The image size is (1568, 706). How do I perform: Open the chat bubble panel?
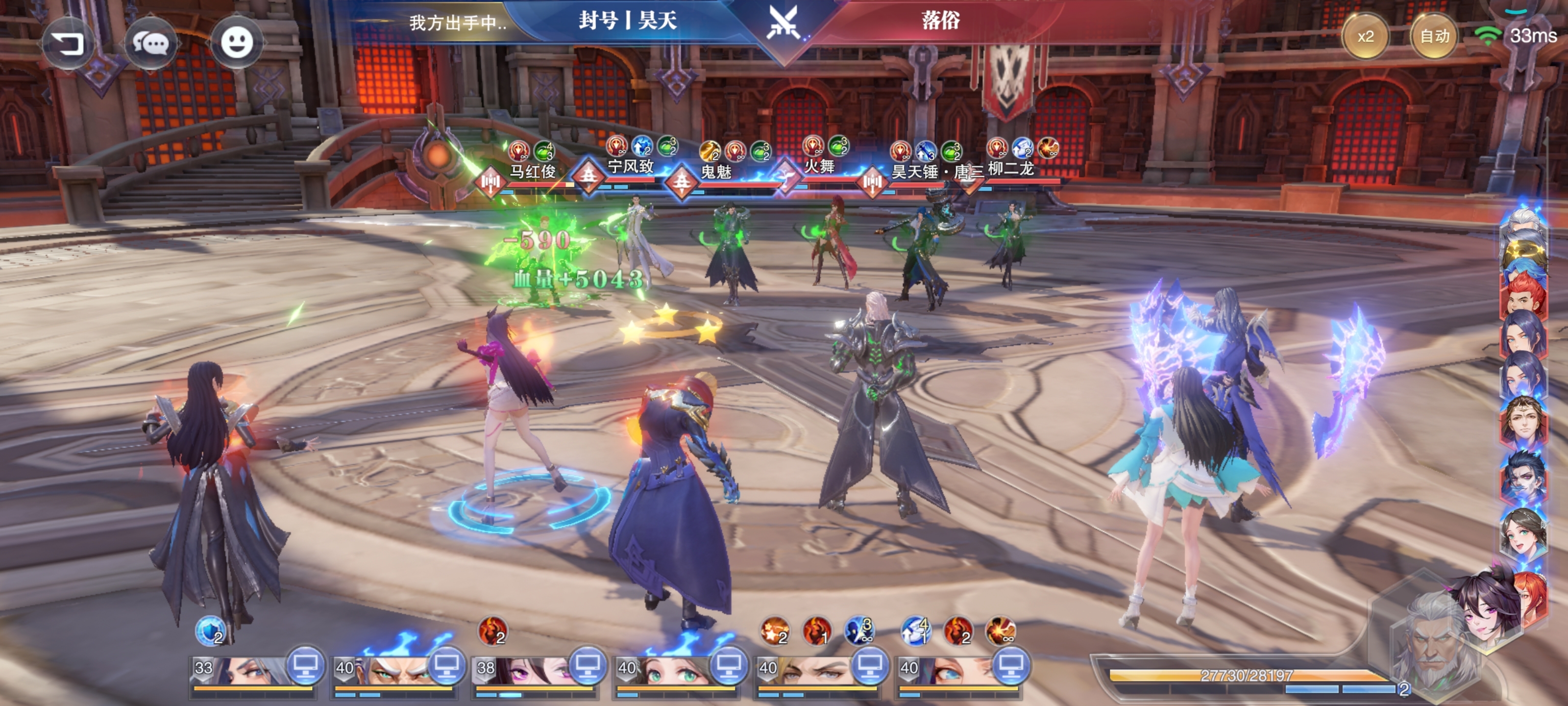pyautogui.click(x=150, y=44)
